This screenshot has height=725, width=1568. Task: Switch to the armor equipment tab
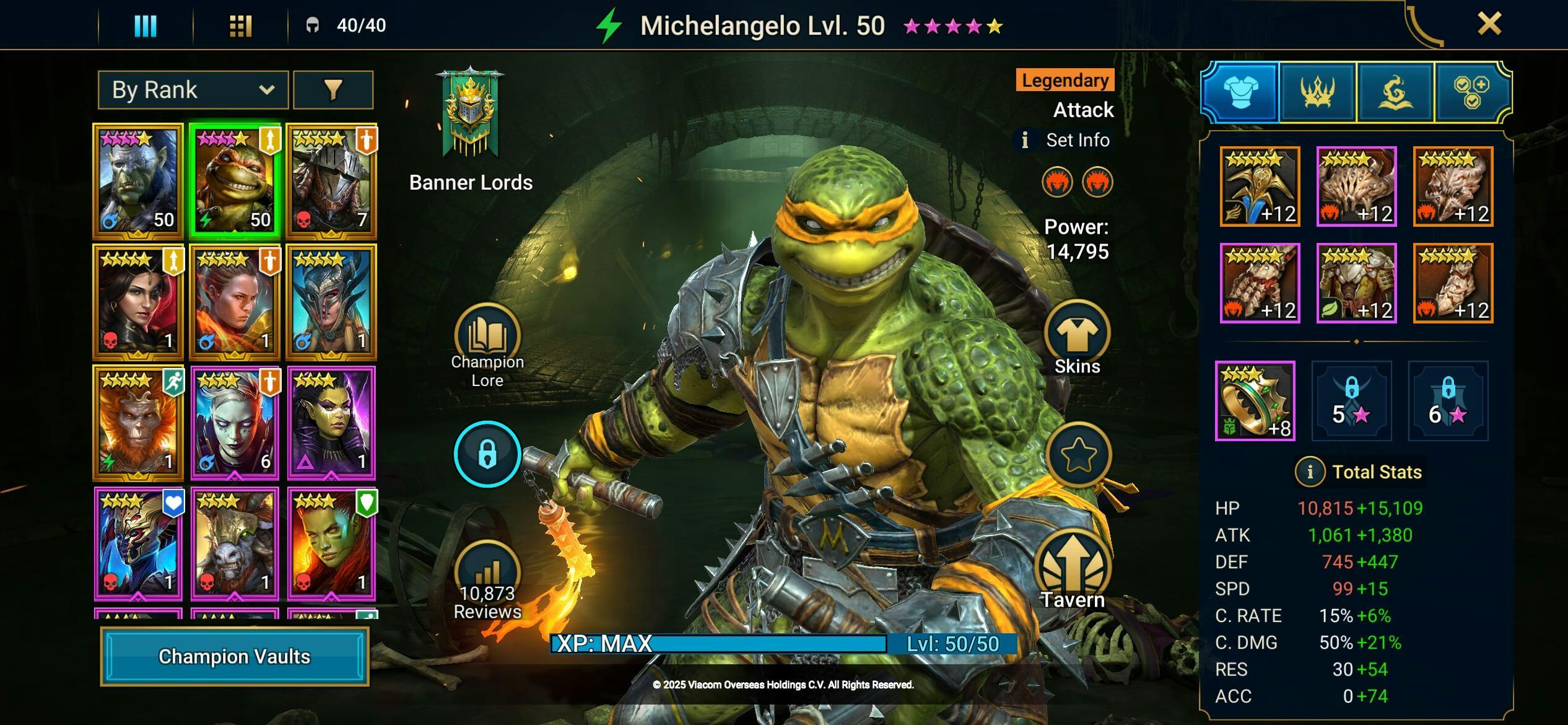click(1240, 92)
